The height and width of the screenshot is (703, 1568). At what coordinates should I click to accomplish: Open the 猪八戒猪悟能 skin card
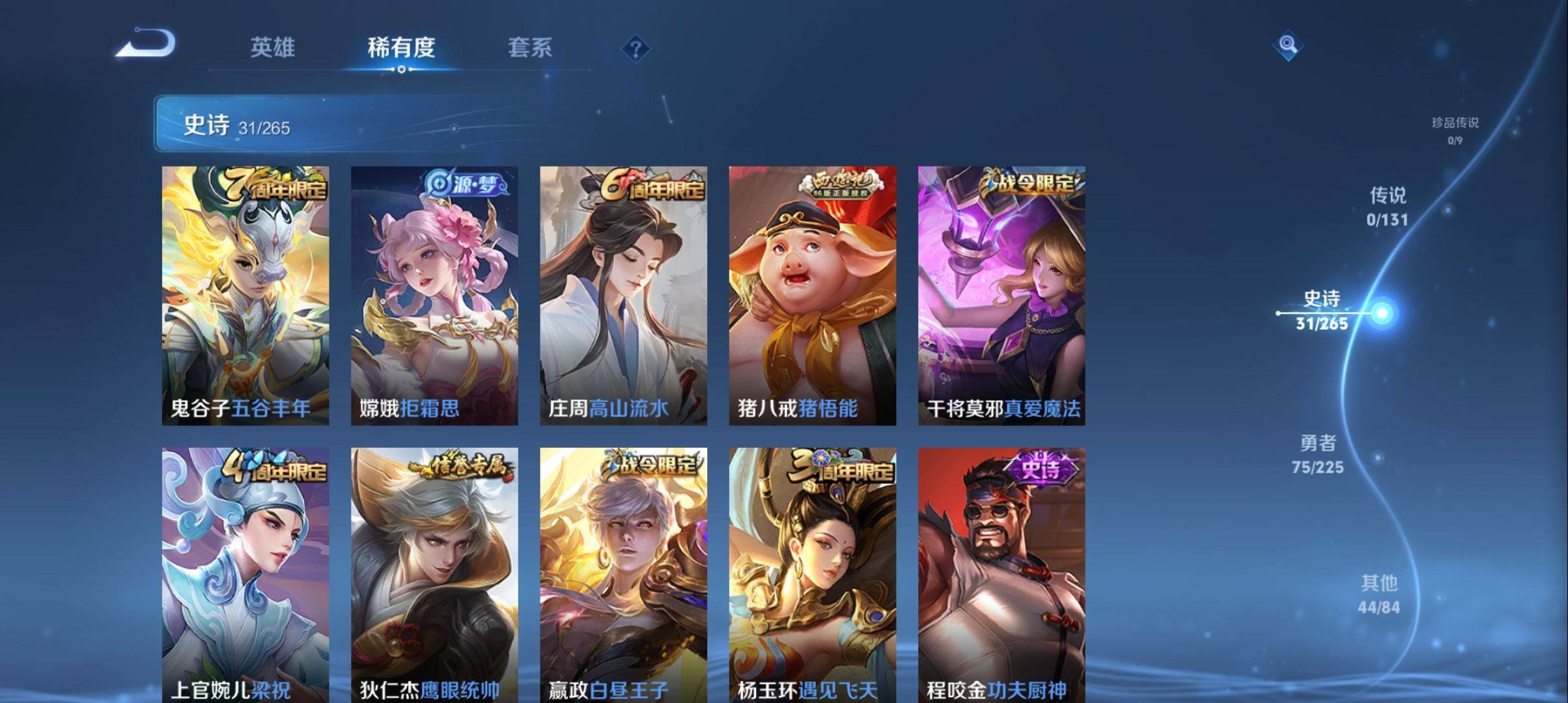(814, 293)
